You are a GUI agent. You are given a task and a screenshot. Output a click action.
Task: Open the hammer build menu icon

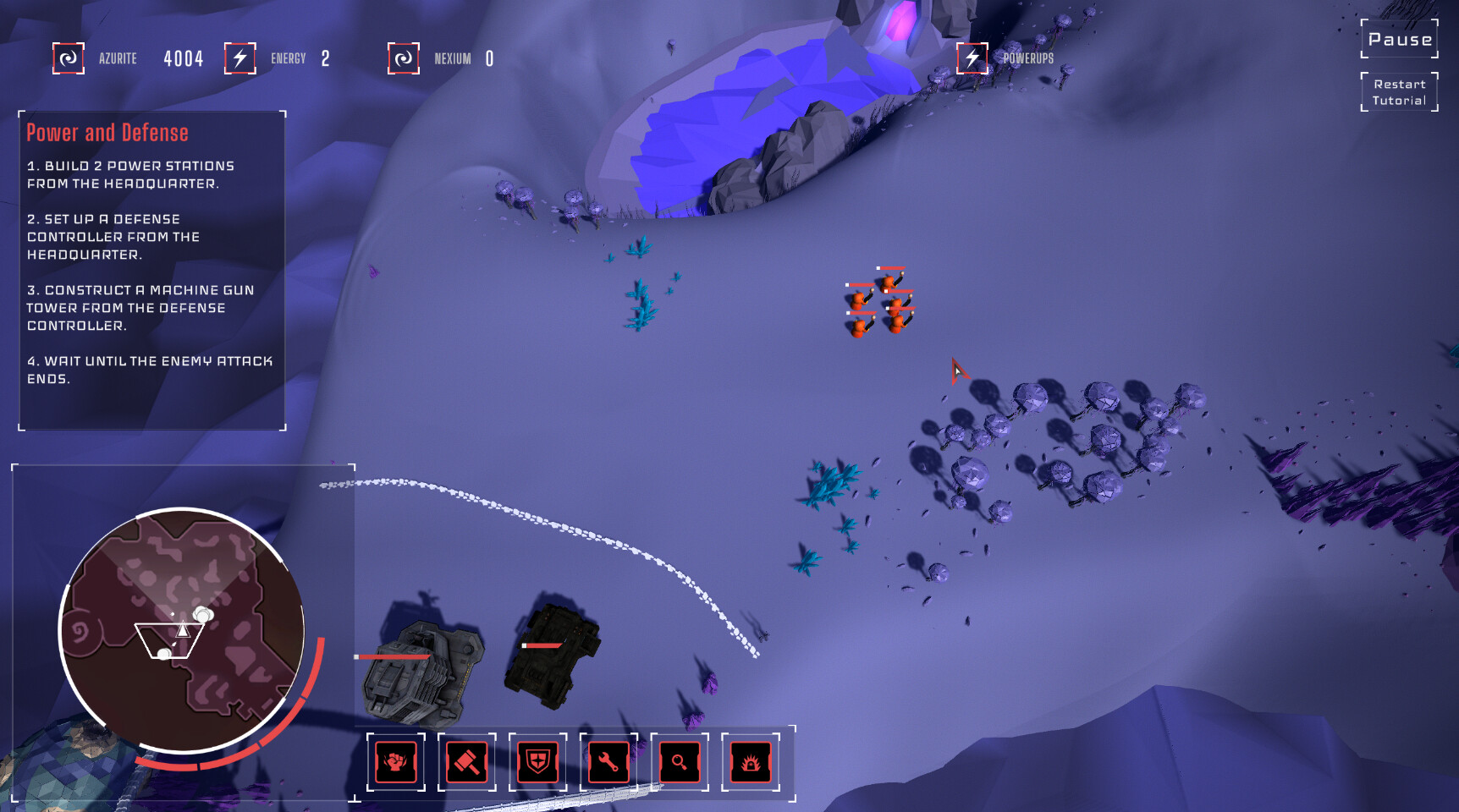(466, 762)
